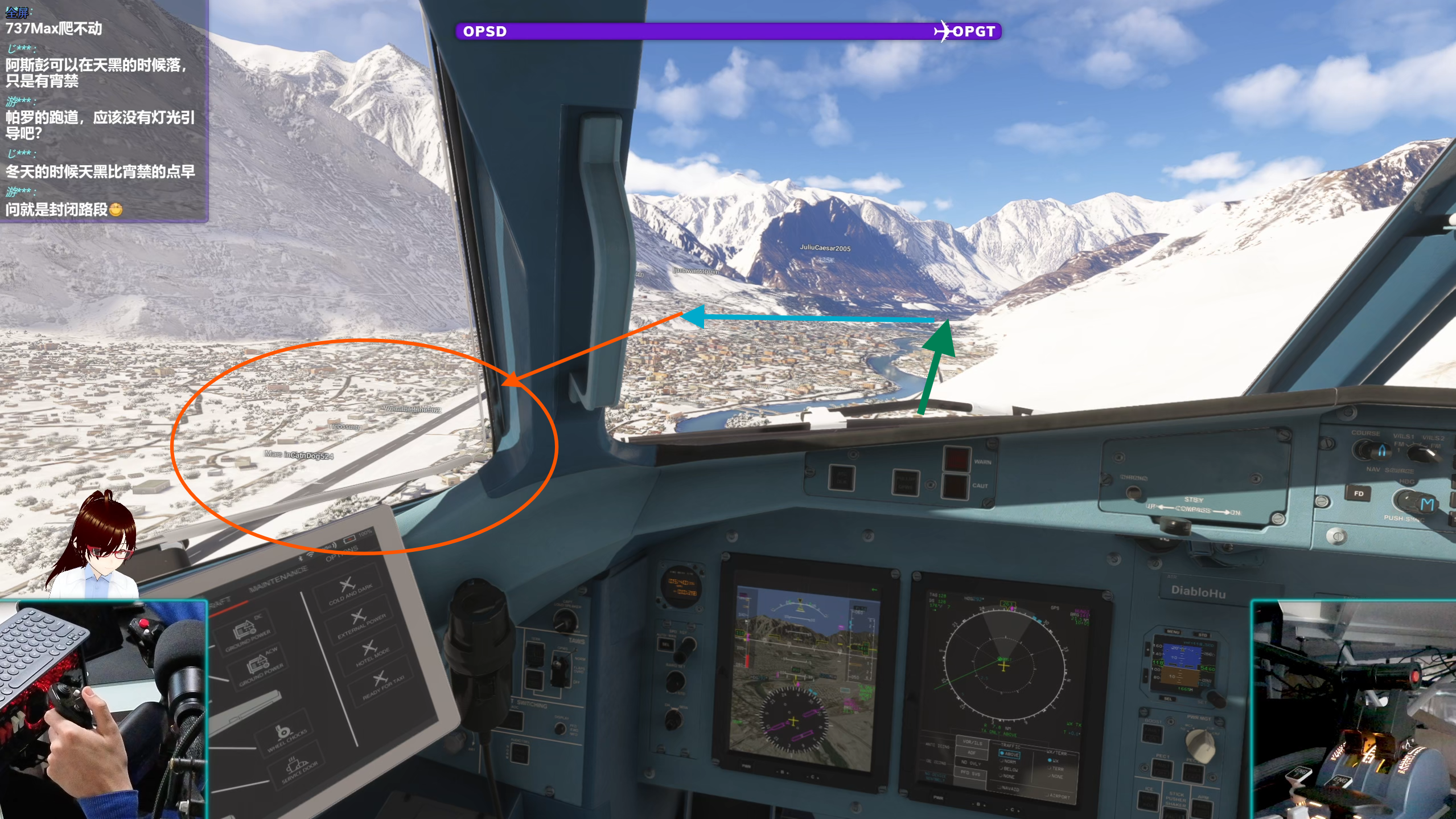Viewport: 1456px width, 819px height.
Task: Choose the External Power aircraft state
Action: pyautogui.click(x=360, y=621)
